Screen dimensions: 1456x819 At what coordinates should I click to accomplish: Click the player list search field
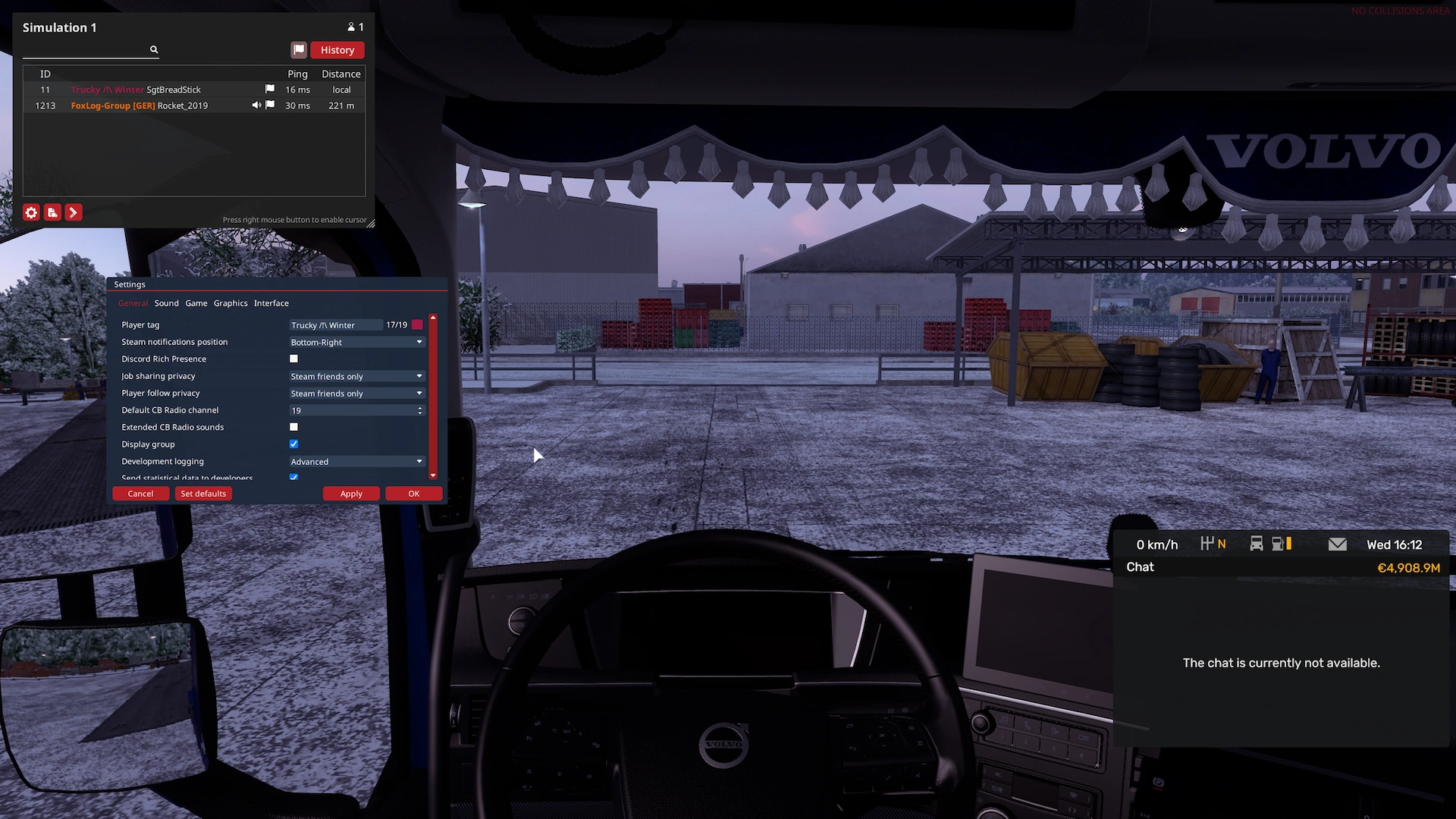pos(85,50)
